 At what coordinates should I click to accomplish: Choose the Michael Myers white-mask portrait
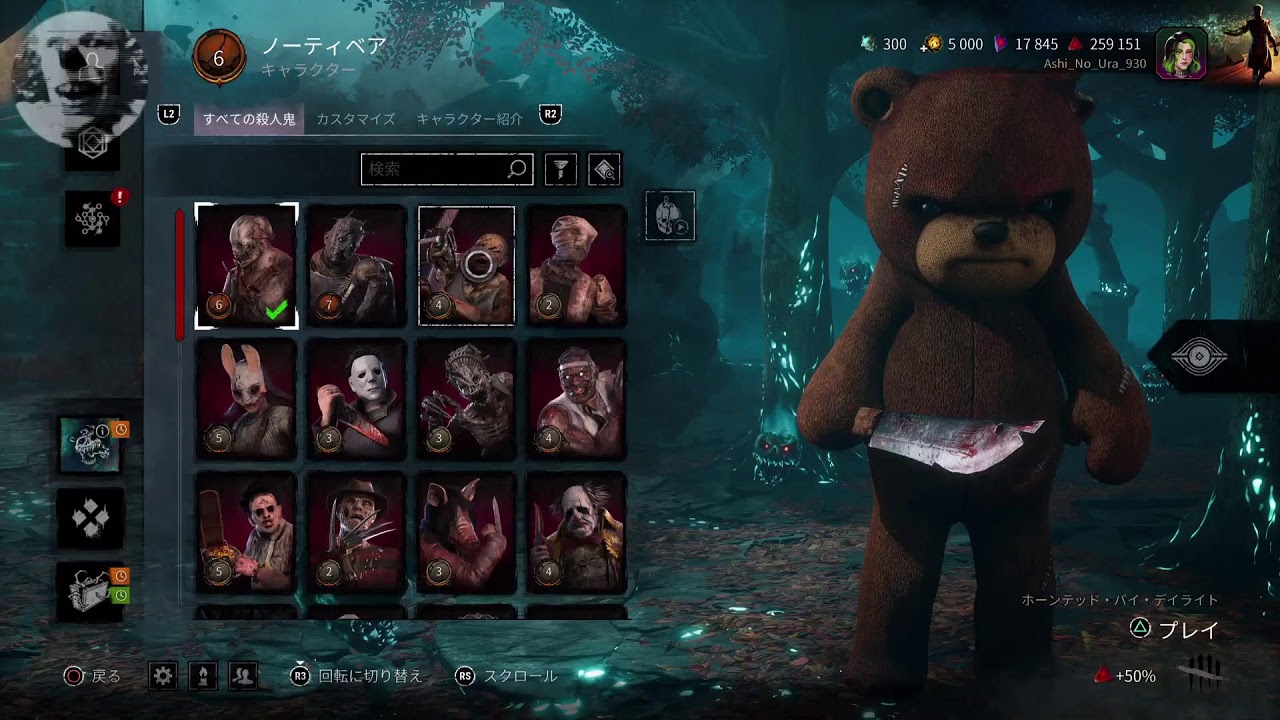[x=356, y=399]
